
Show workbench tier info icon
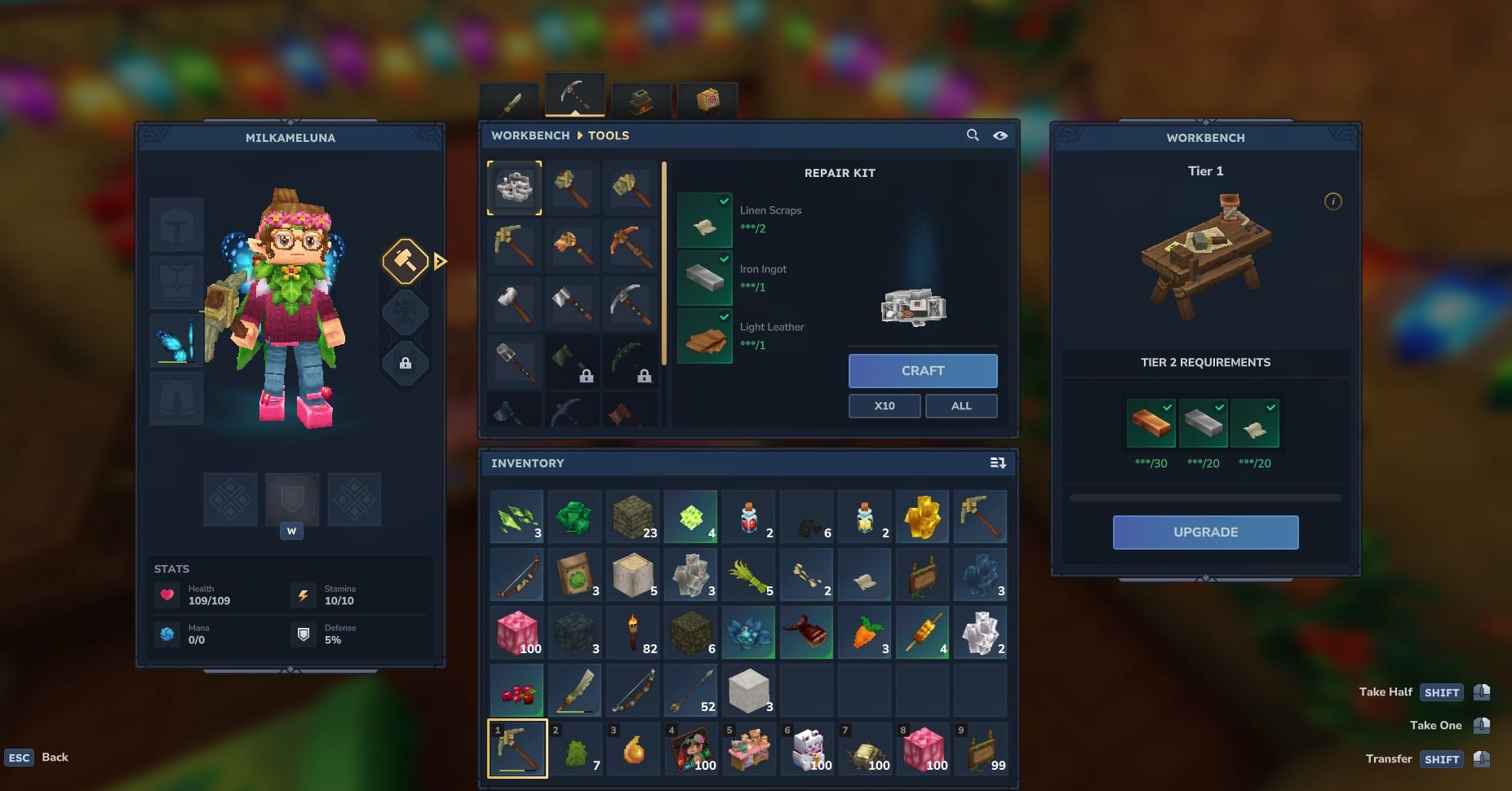[1332, 201]
